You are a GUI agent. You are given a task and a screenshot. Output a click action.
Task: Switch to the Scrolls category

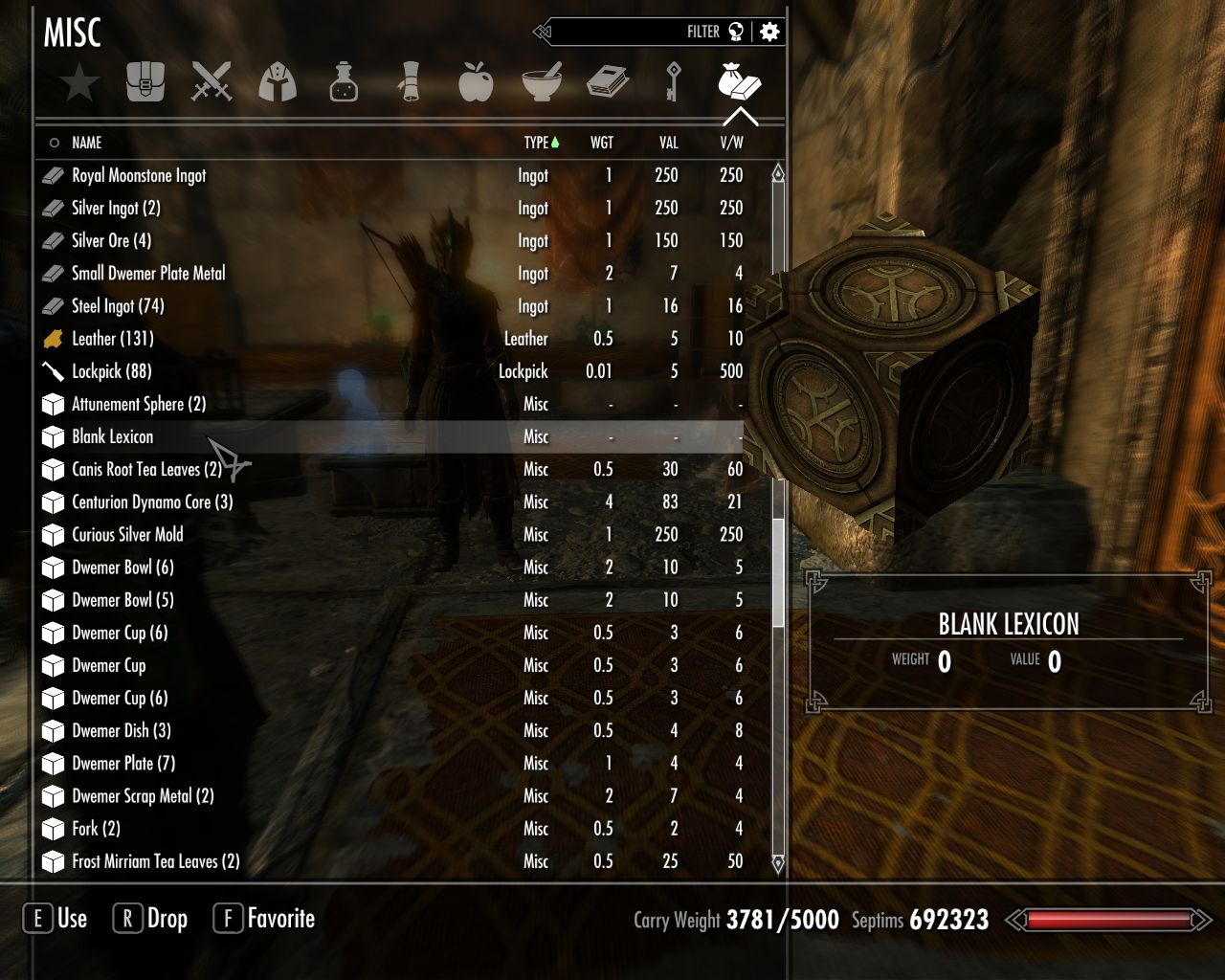coord(410,83)
